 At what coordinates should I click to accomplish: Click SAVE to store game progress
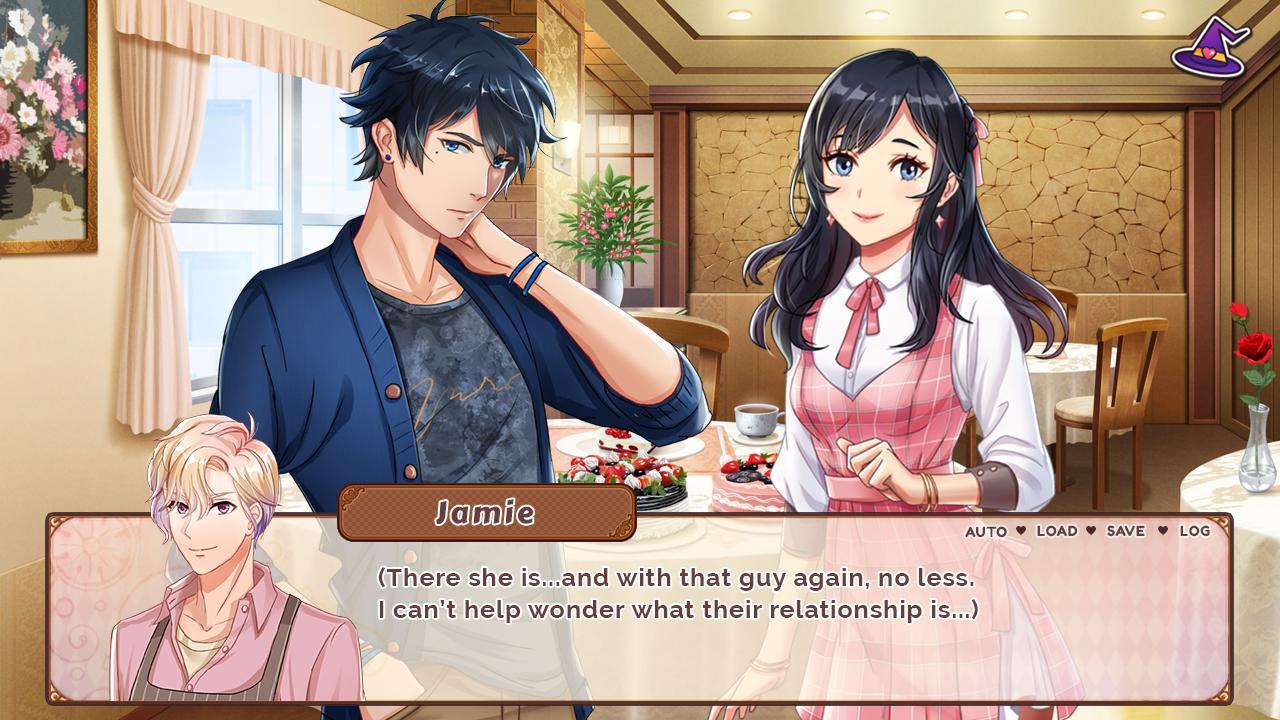coord(1126,531)
